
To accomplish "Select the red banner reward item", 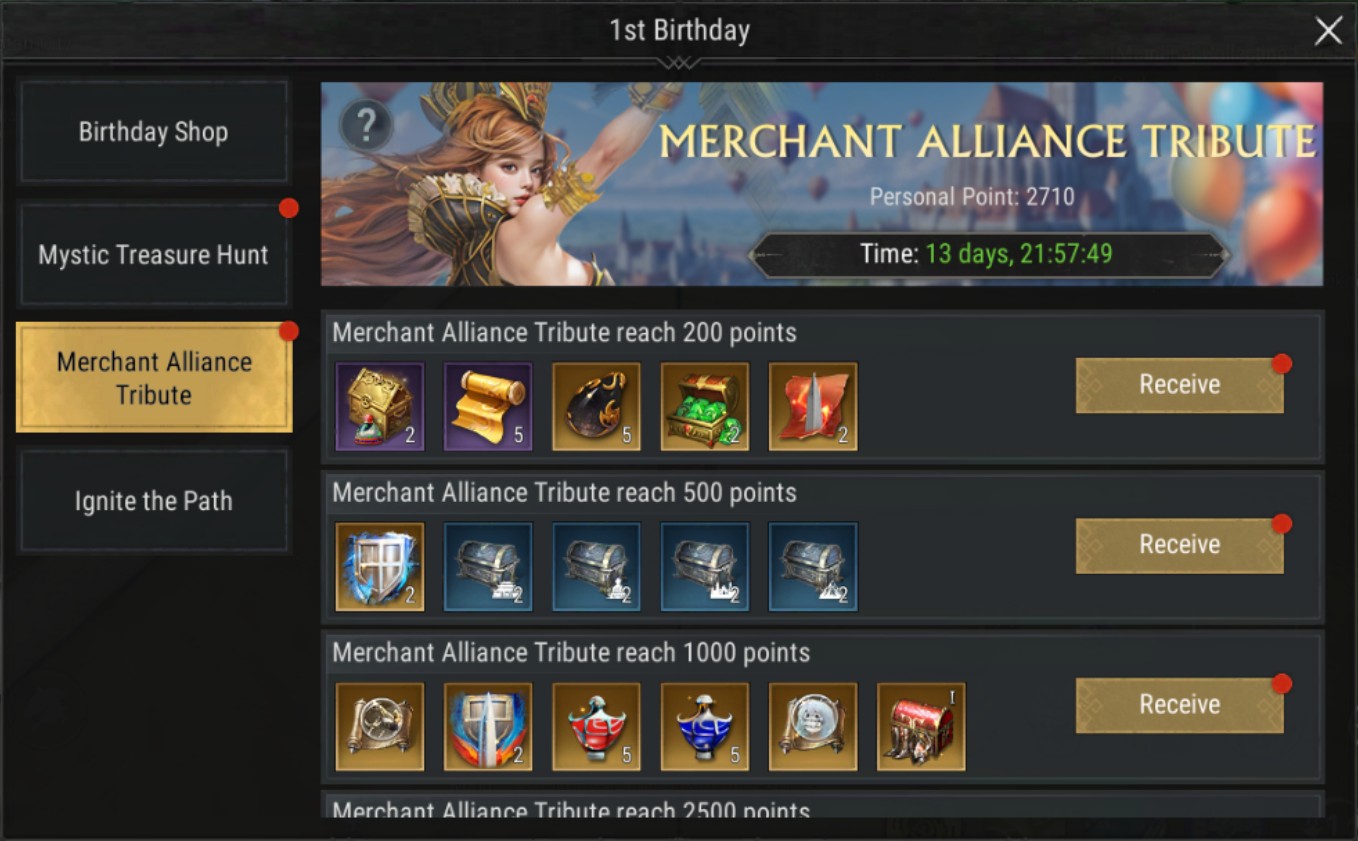I will tap(813, 407).
